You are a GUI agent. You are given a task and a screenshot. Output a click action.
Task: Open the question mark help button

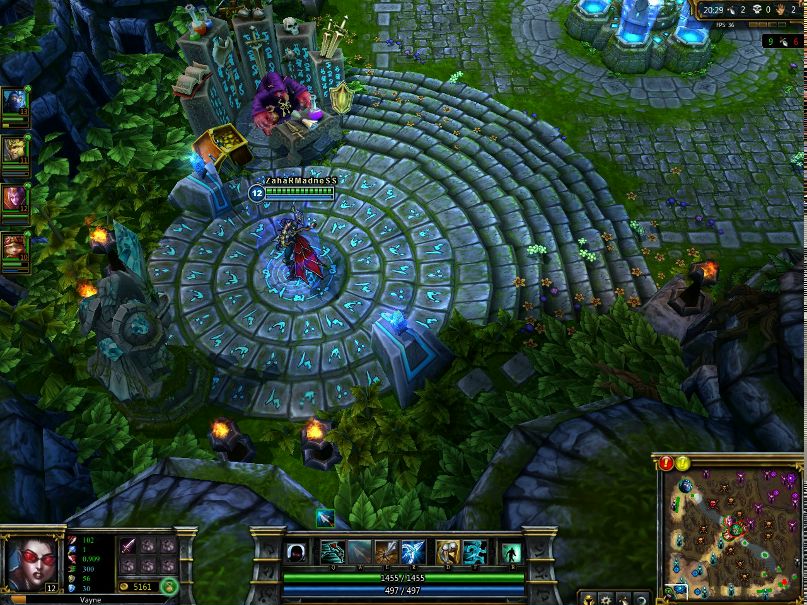point(640,599)
